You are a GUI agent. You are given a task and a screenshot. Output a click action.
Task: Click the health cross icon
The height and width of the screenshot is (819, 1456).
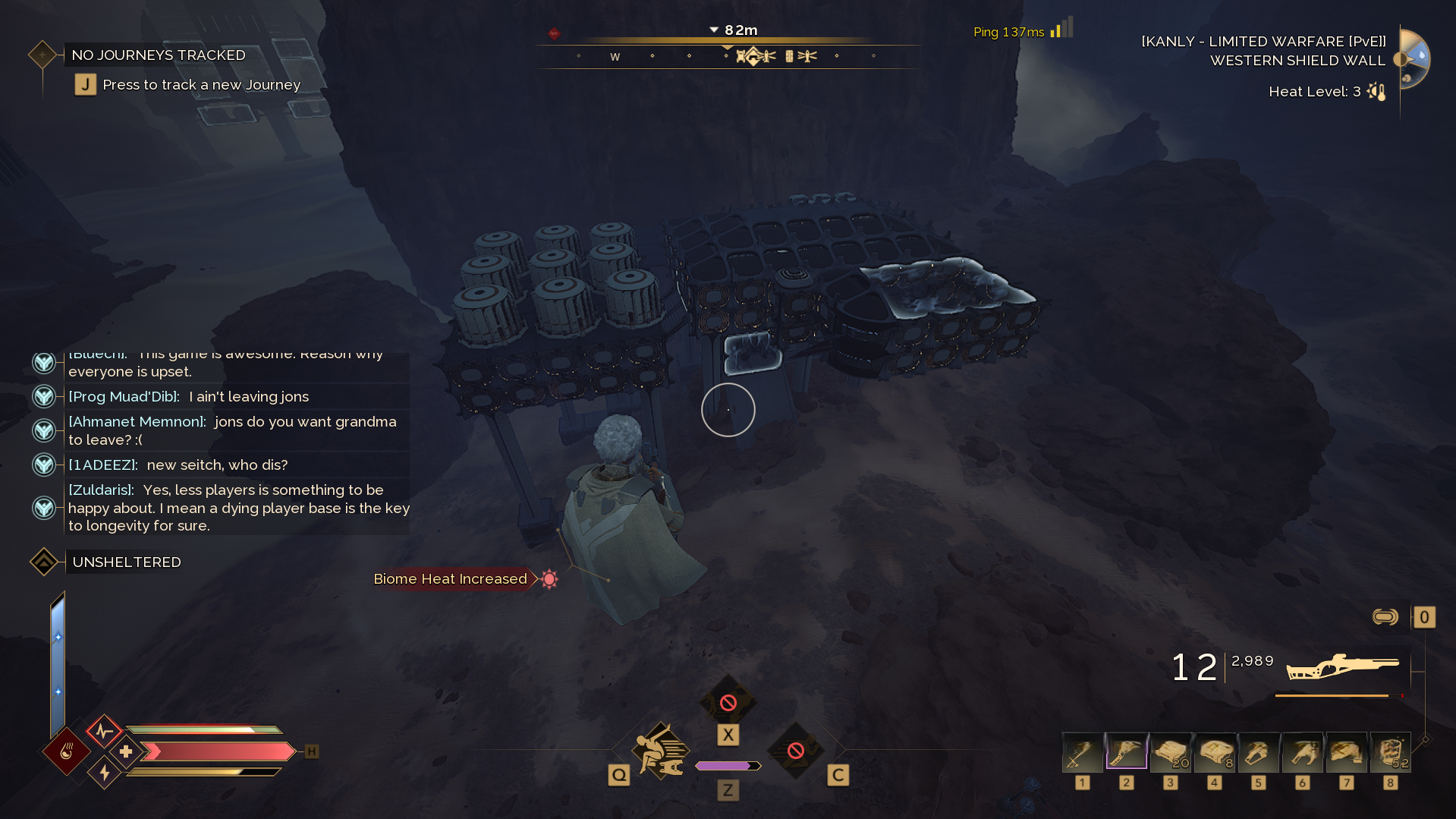(126, 751)
